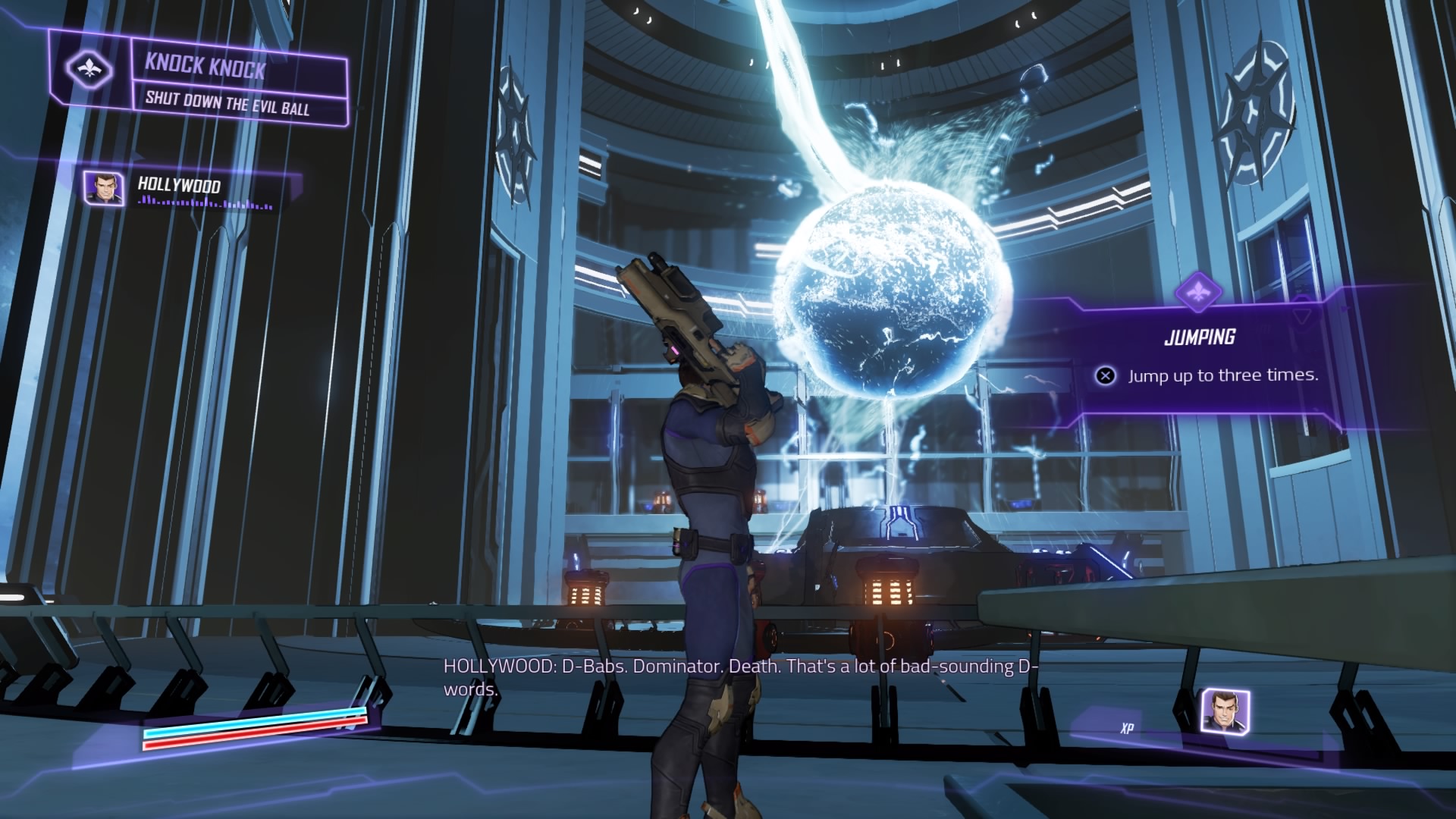Click Hollywood's speaker portrait beside his name

click(x=104, y=188)
